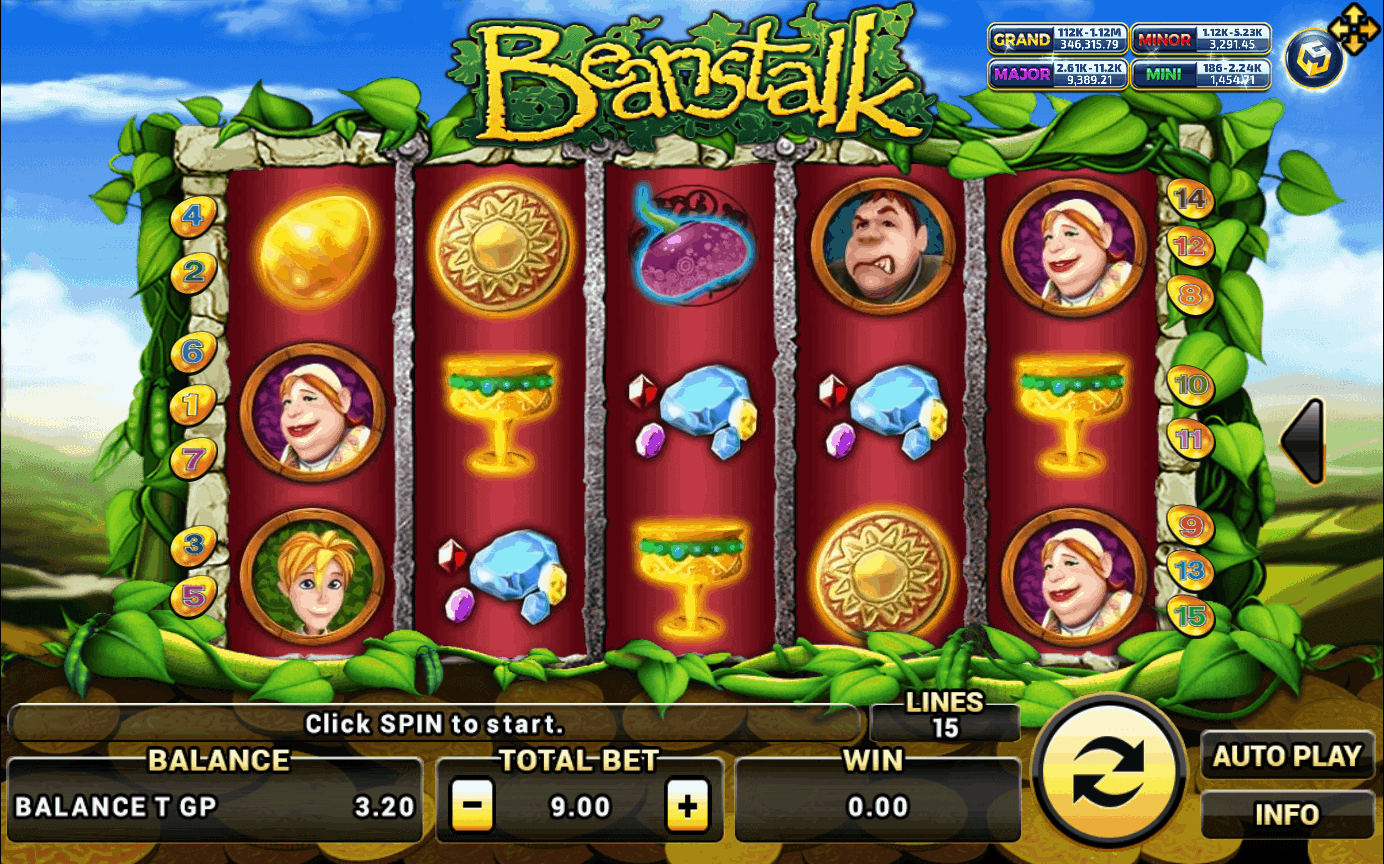
Task: Open the Auto Play options
Action: coord(1287,757)
